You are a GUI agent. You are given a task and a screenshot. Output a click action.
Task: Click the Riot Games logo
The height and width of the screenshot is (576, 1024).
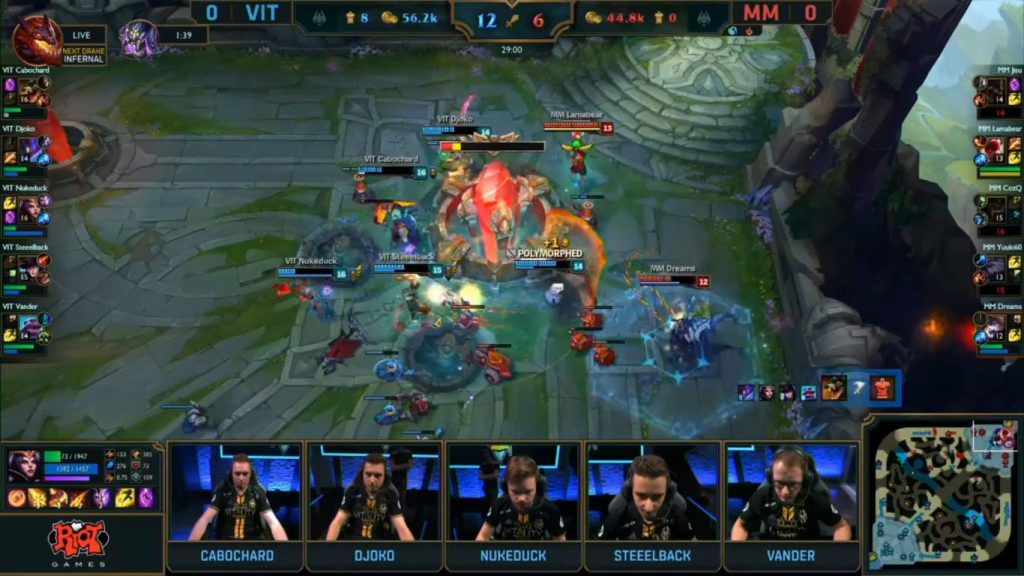pyautogui.click(x=78, y=540)
